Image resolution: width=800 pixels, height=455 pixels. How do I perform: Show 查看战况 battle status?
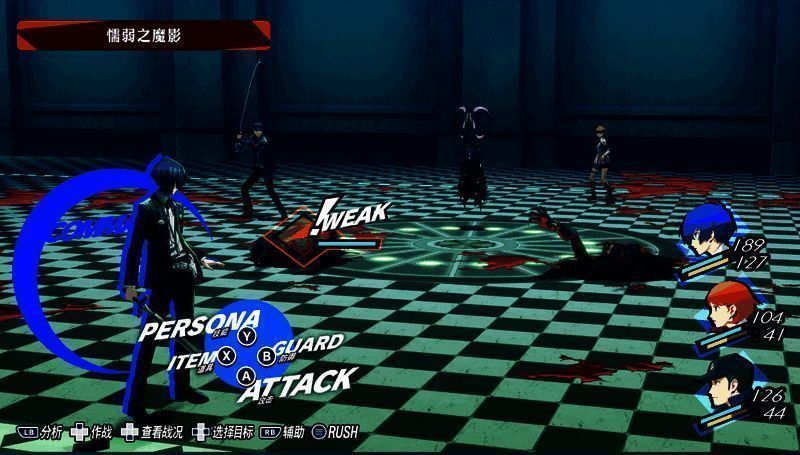click(153, 433)
